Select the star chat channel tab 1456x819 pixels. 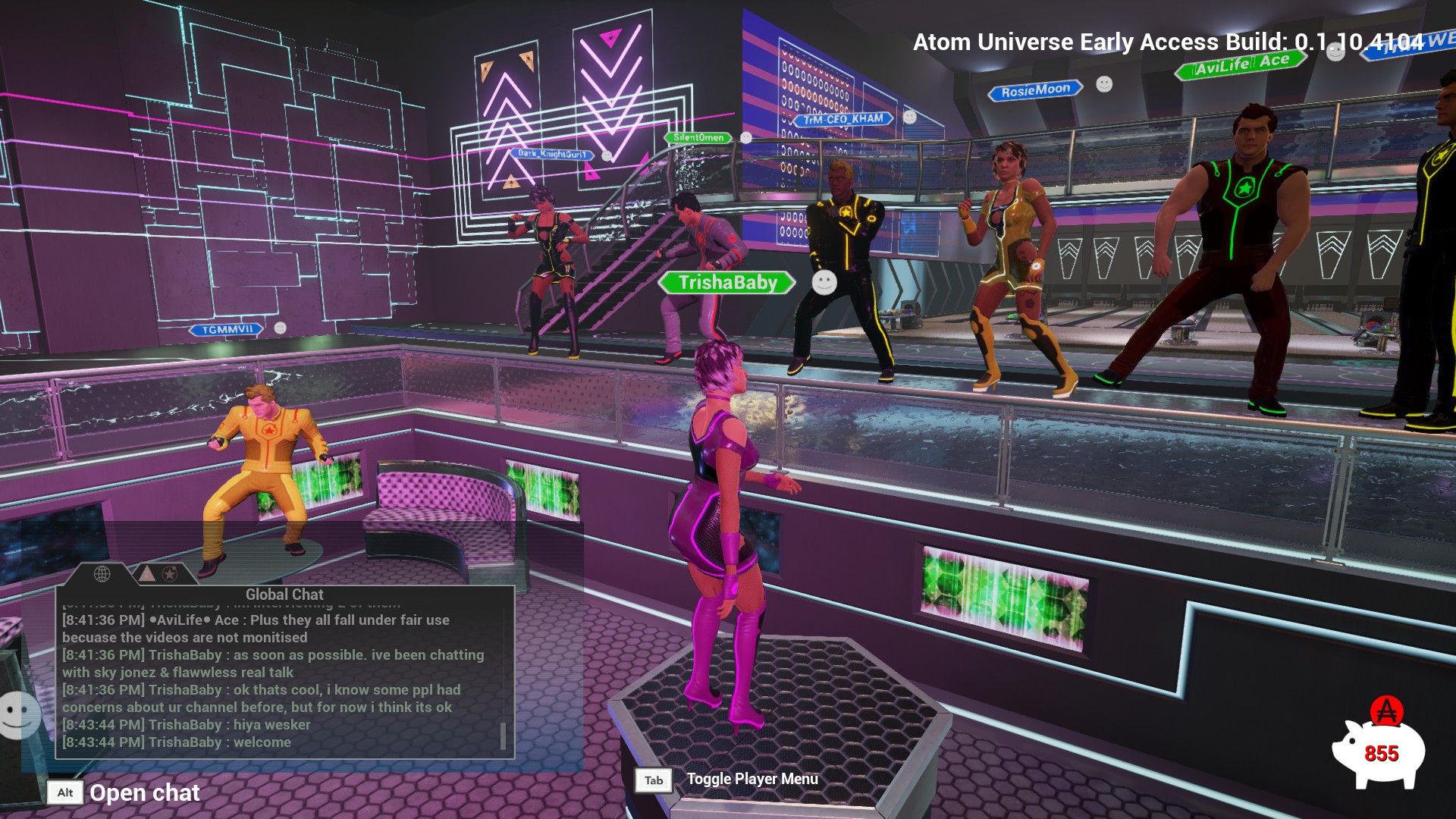coord(170,574)
